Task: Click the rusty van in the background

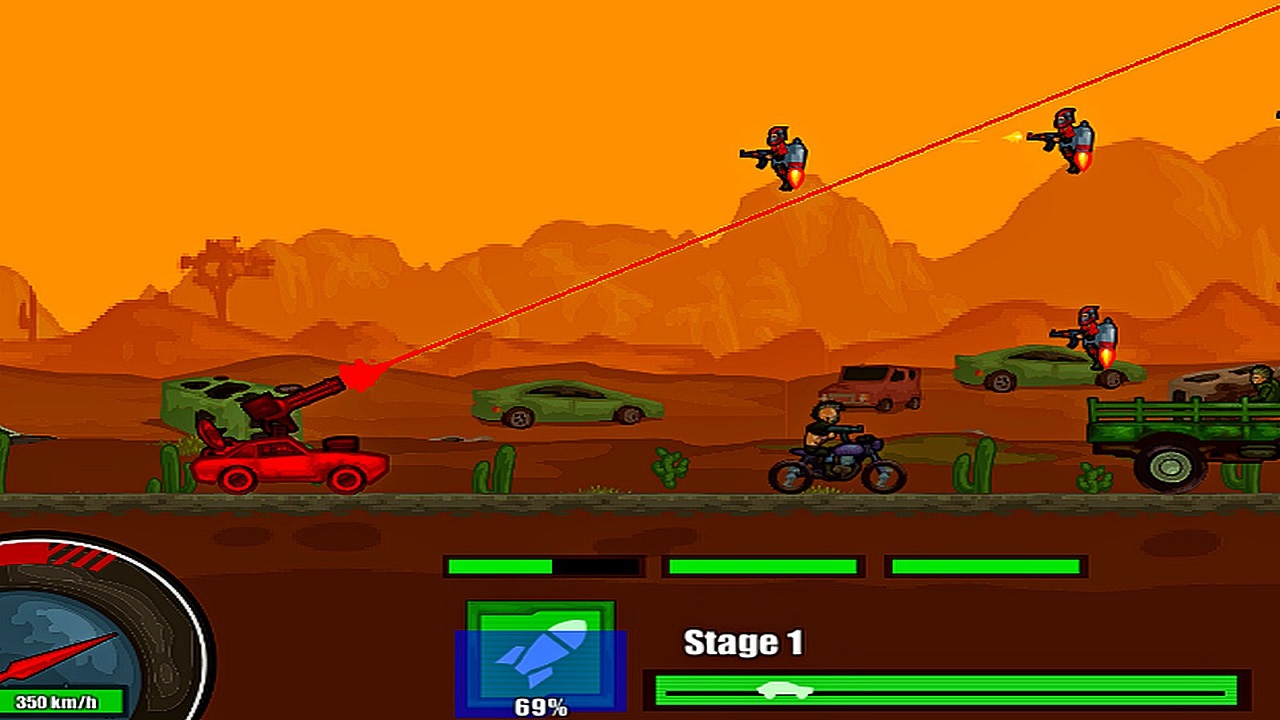Action: click(x=870, y=385)
